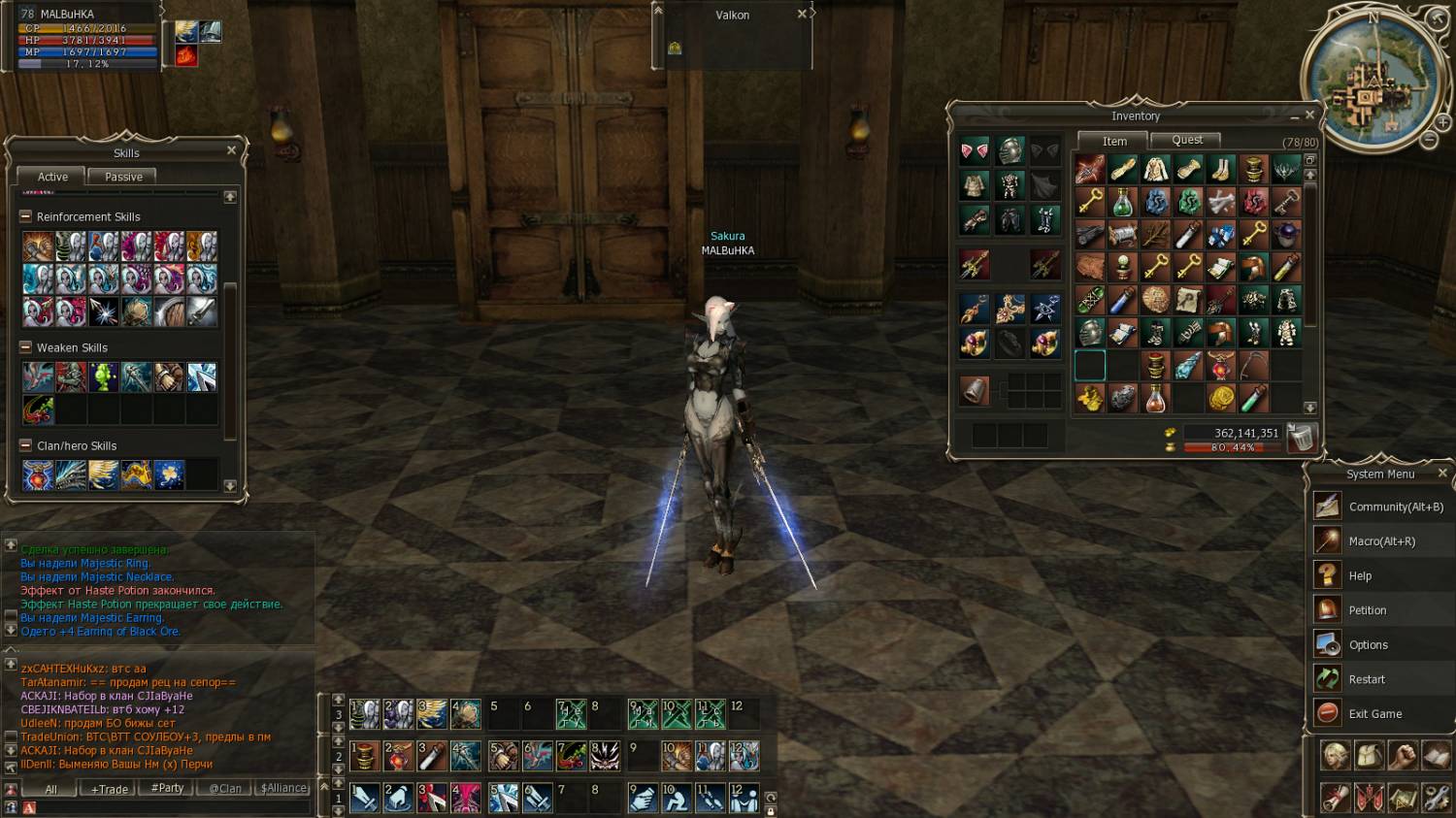Open Community from System Menu
The image size is (1456, 818).
pos(1395,507)
